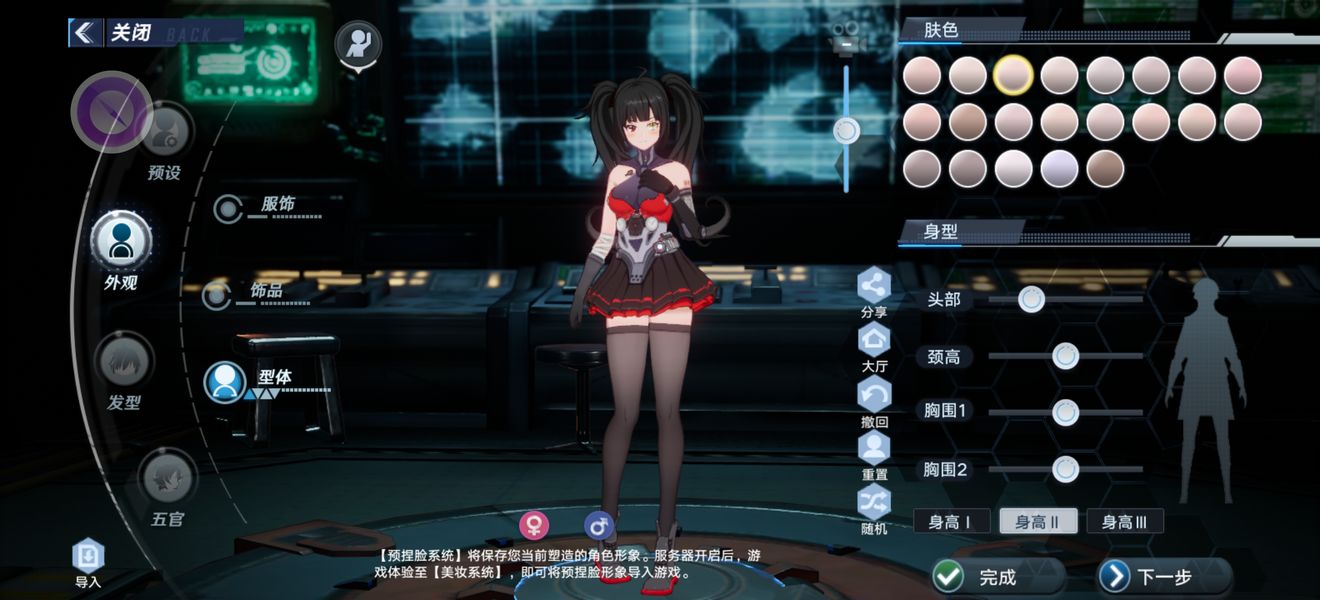Confirm with the 完成 button
This screenshot has height=600, width=1320.
pyautogui.click(x=996, y=576)
